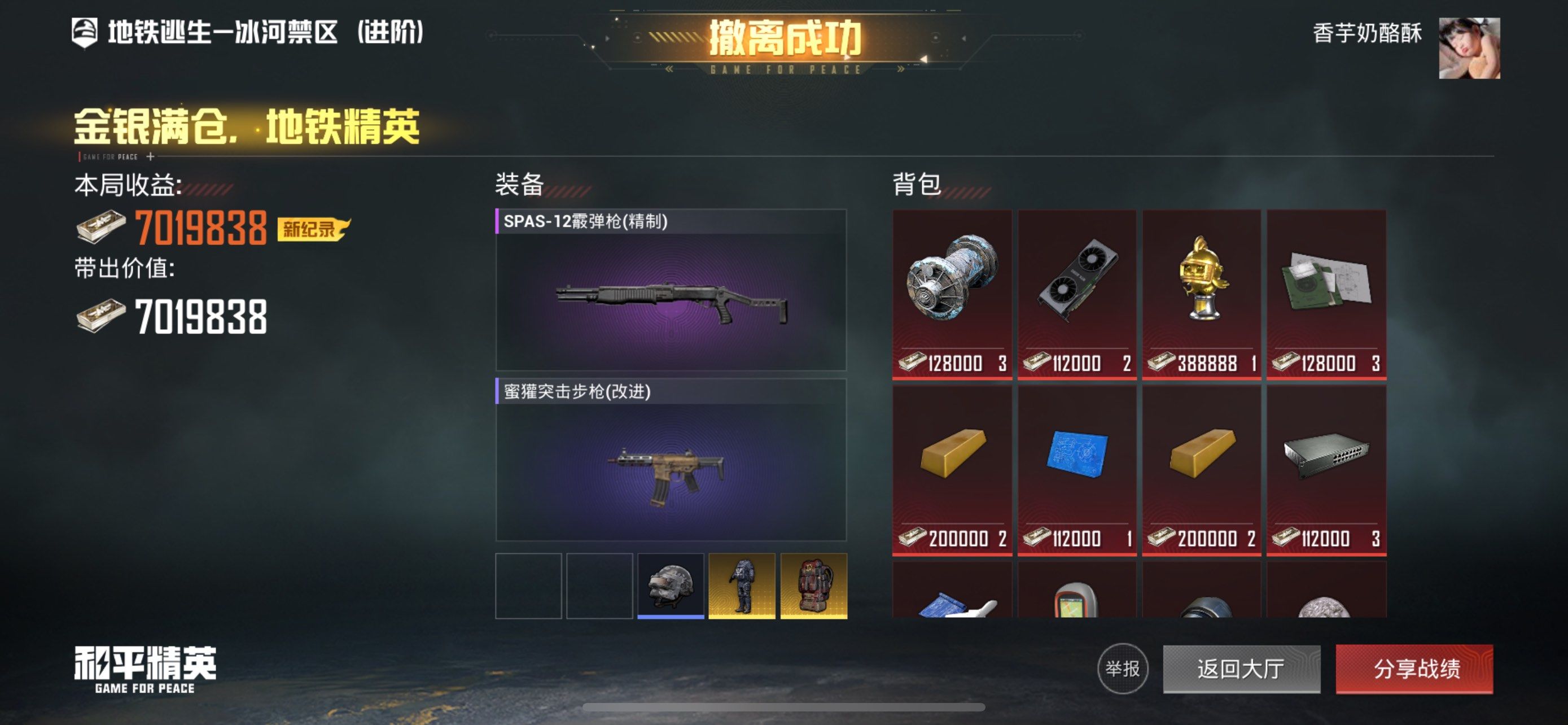Select the graphics card item worth 112000
Image resolution: width=1568 pixels, height=725 pixels.
[1076, 294]
